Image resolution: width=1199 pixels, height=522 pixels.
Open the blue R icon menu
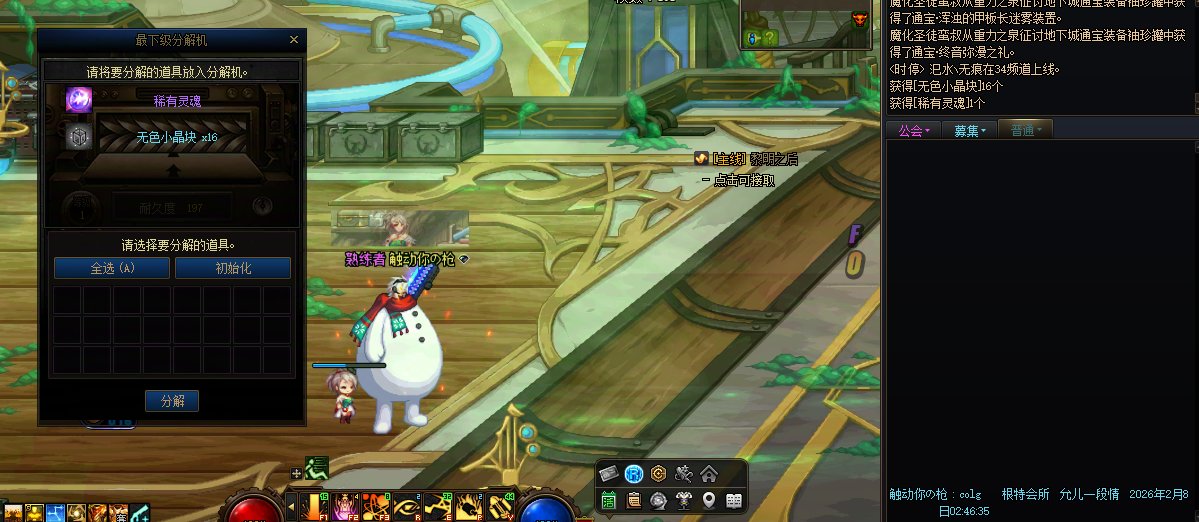click(x=634, y=474)
